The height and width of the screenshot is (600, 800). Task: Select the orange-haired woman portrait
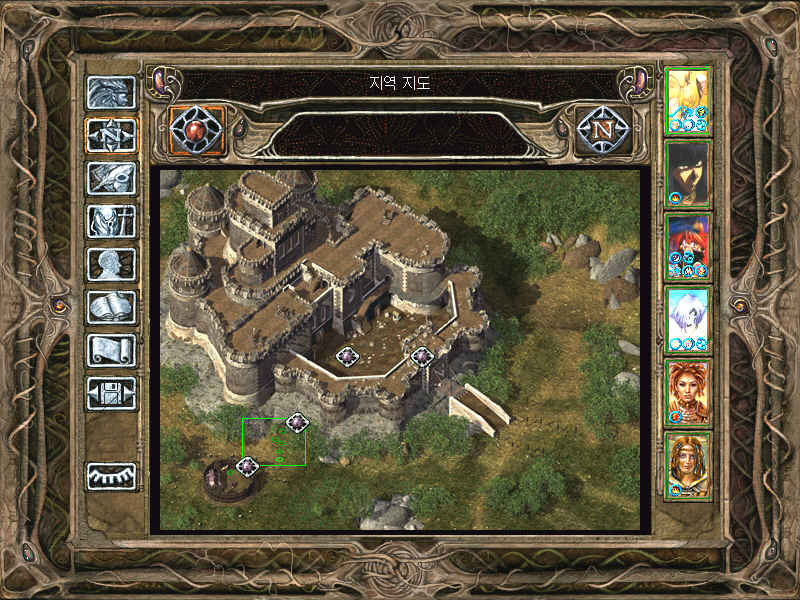coord(688,392)
